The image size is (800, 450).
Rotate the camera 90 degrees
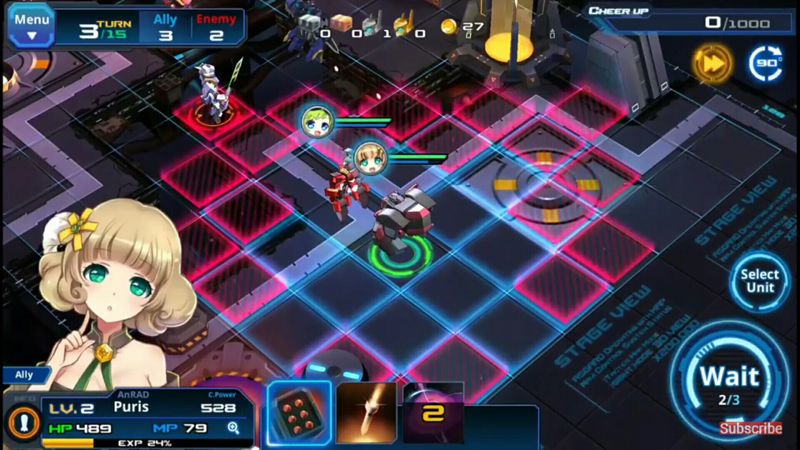(767, 63)
